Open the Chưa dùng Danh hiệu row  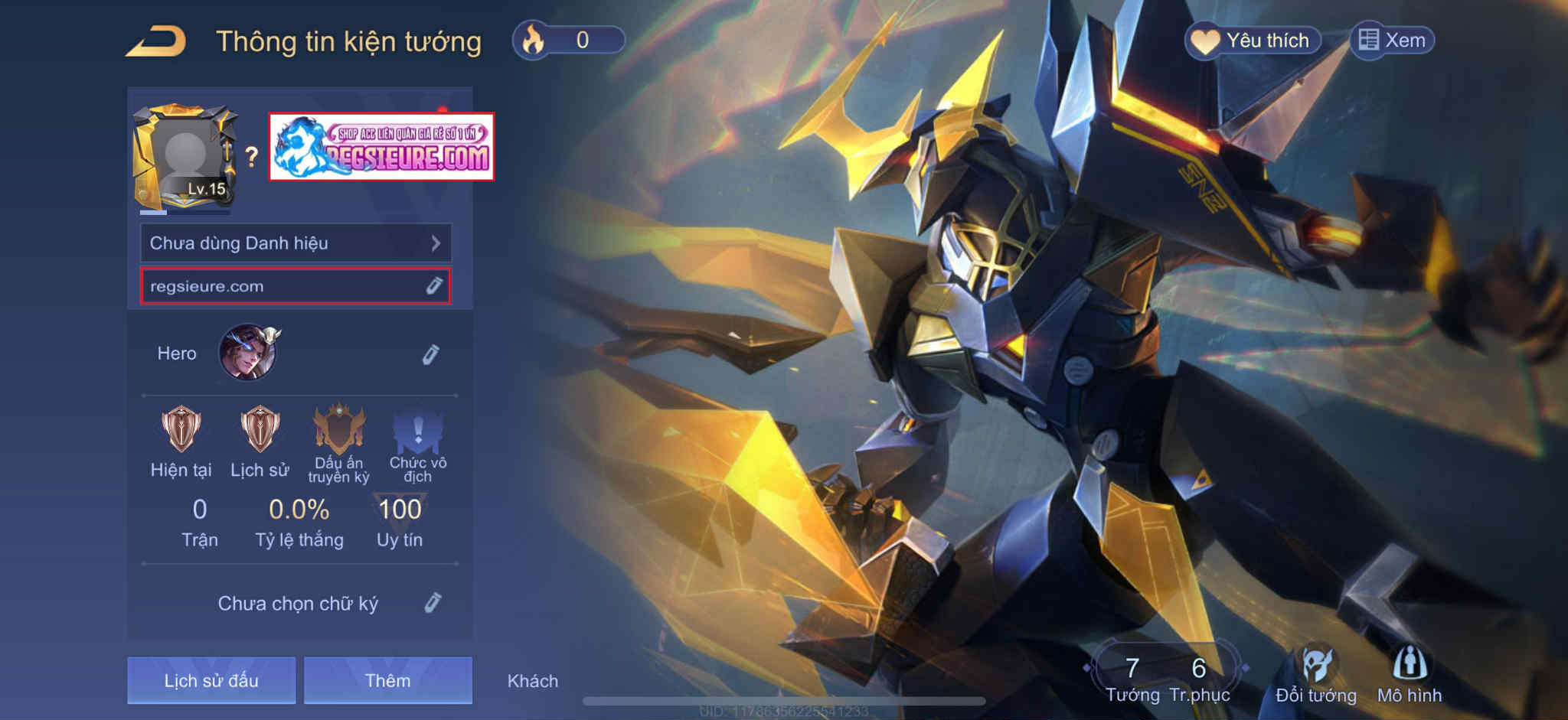pos(296,243)
